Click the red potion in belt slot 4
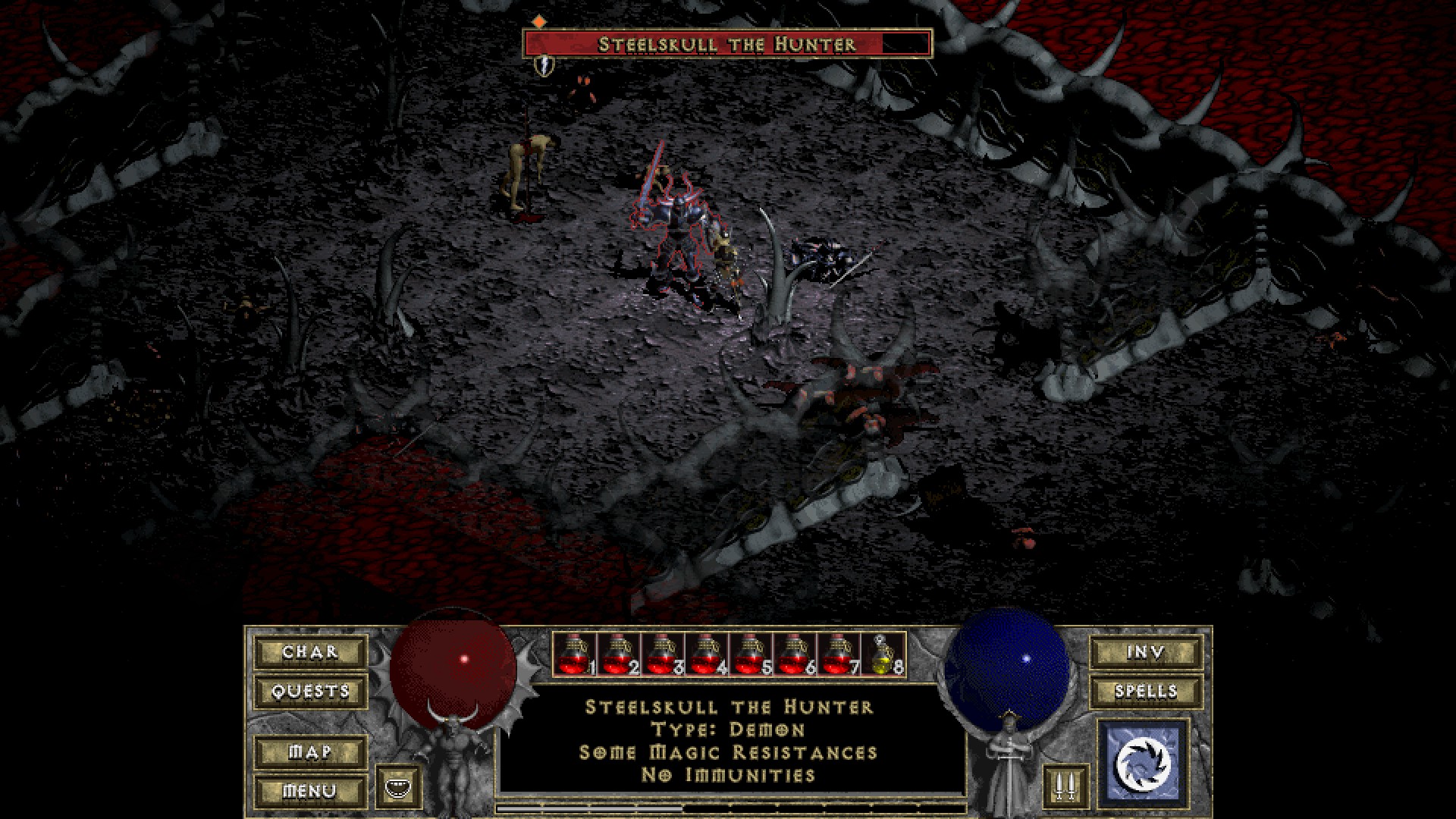The height and width of the screenshot is (819, 1456). (706, 654)
